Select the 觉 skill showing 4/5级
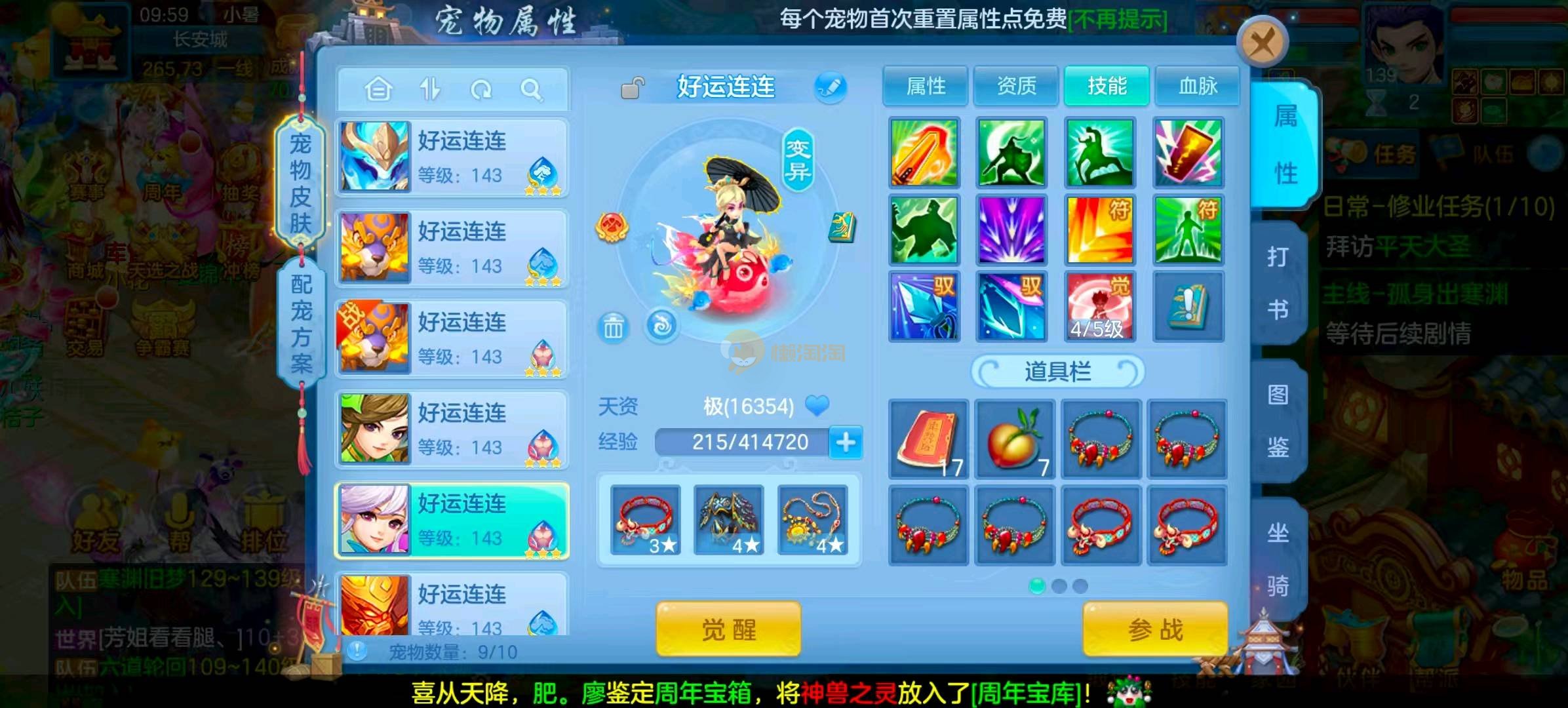The image size is (1568, 708). coord(1099,307)
